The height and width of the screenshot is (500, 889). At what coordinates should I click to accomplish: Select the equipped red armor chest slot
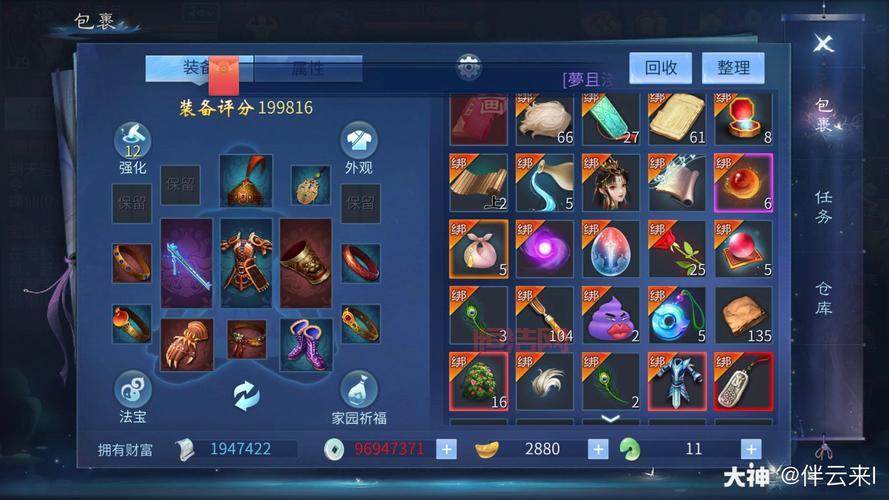[246, 264]
